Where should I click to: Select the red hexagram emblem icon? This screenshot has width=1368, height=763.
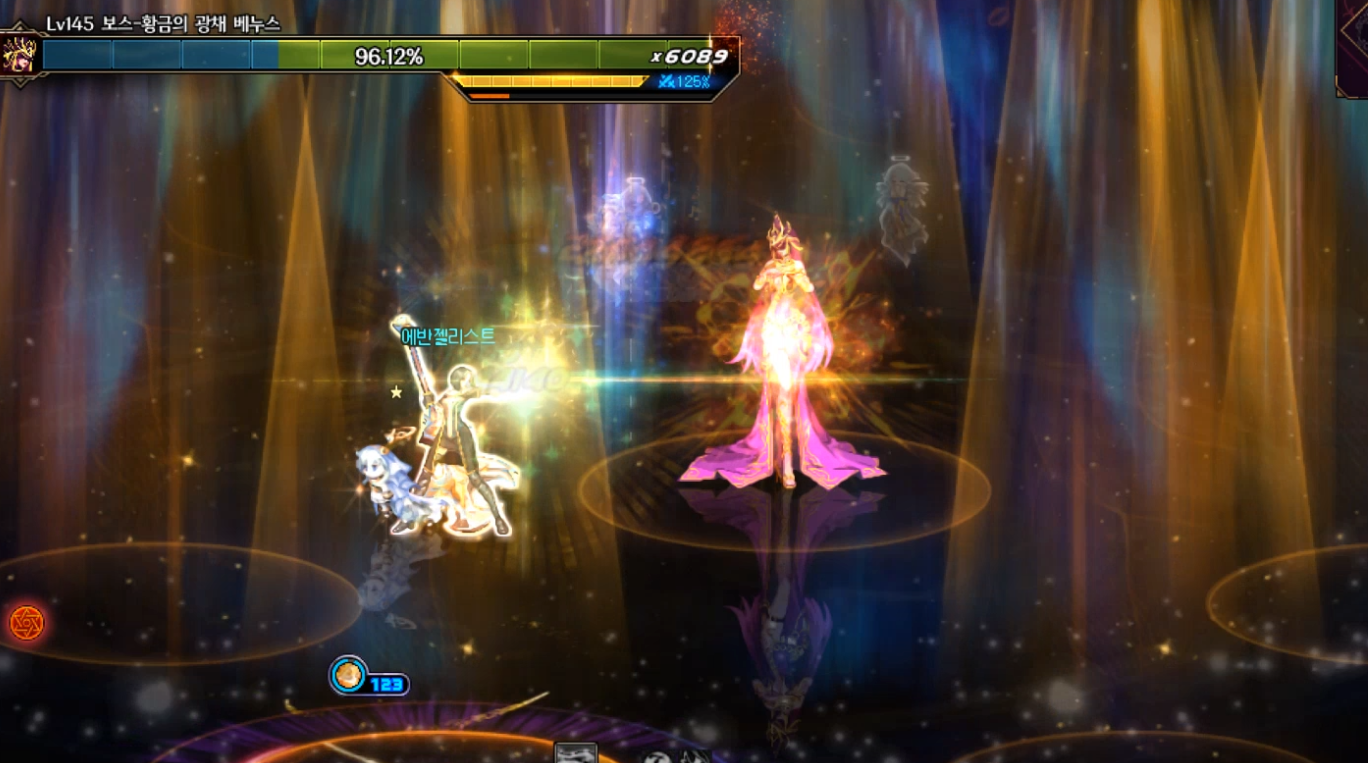click(26, 623)
